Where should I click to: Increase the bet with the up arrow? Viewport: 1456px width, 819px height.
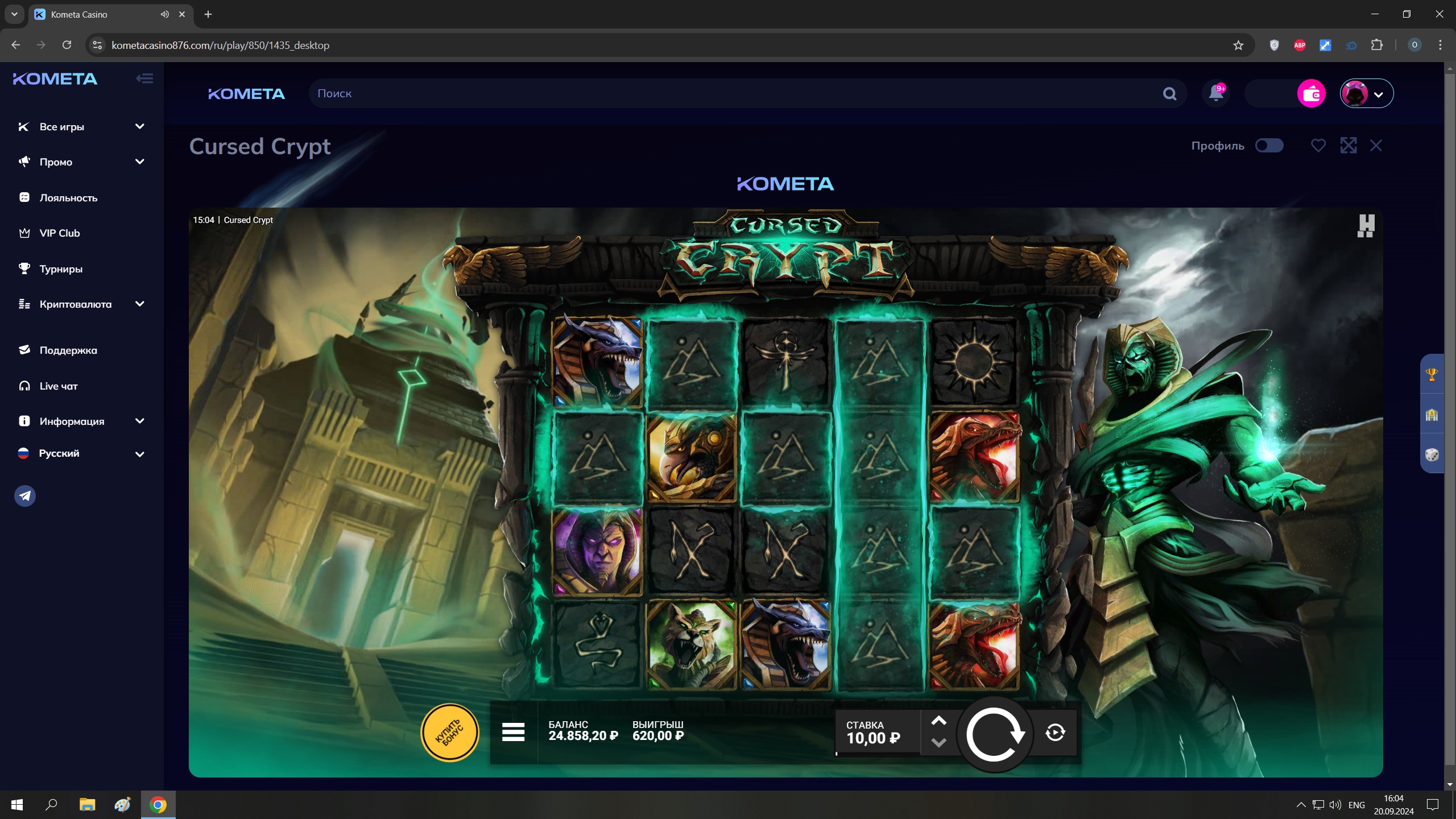938,721
